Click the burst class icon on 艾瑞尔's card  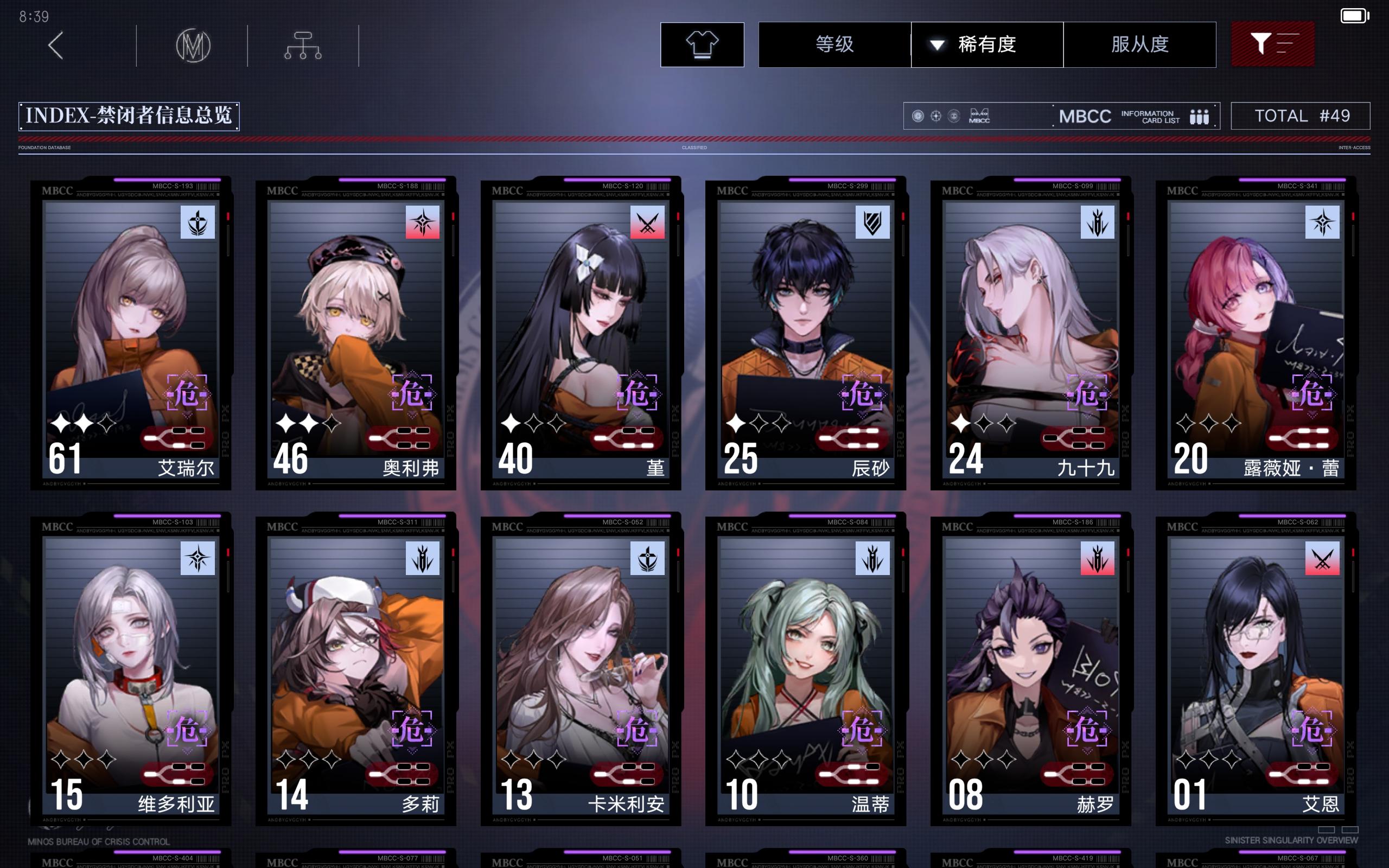tap(197, 224)
